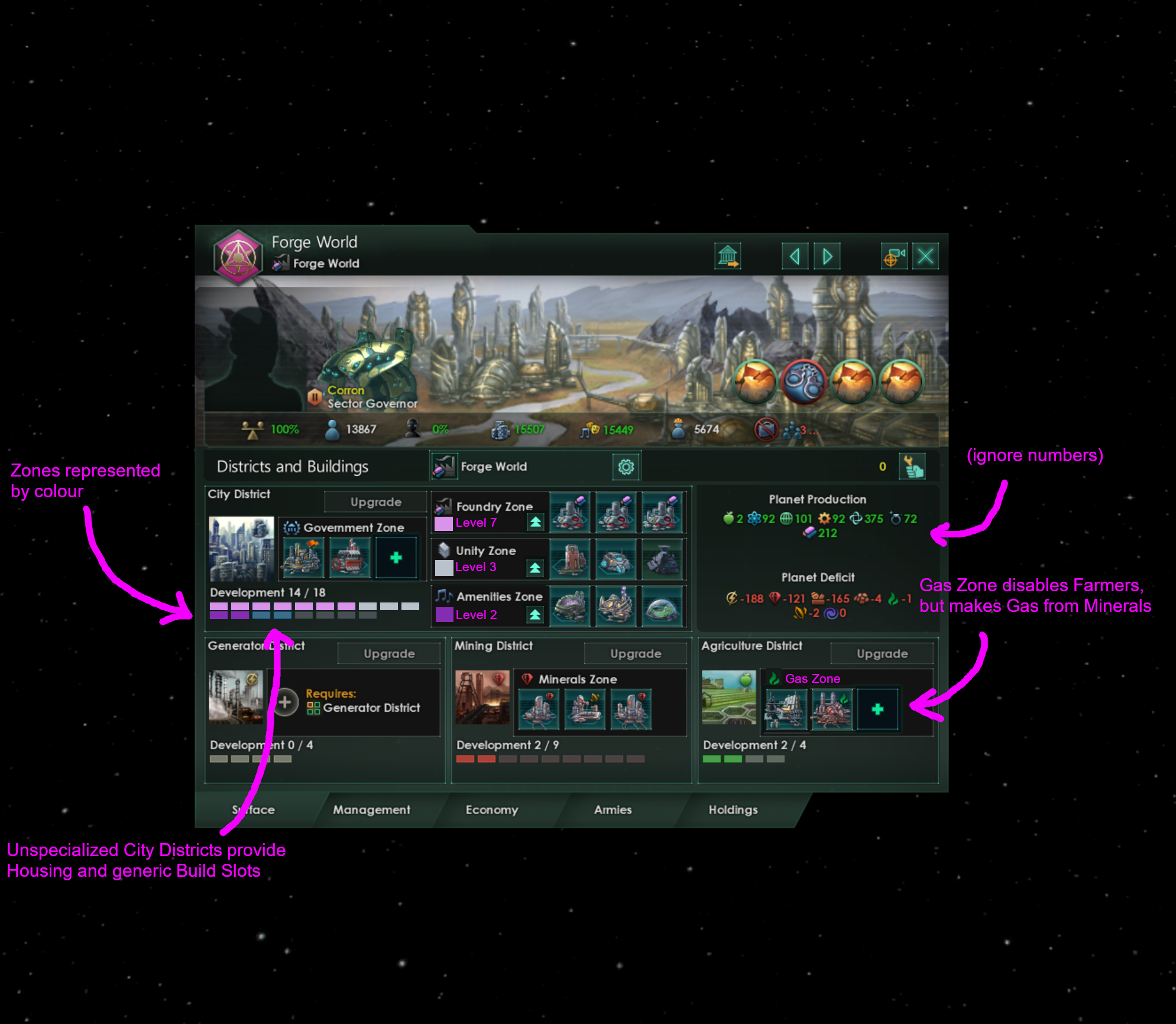The image size is (1176, 1024).
Task: Switch to the Economy tab
Action: [491, 810]
